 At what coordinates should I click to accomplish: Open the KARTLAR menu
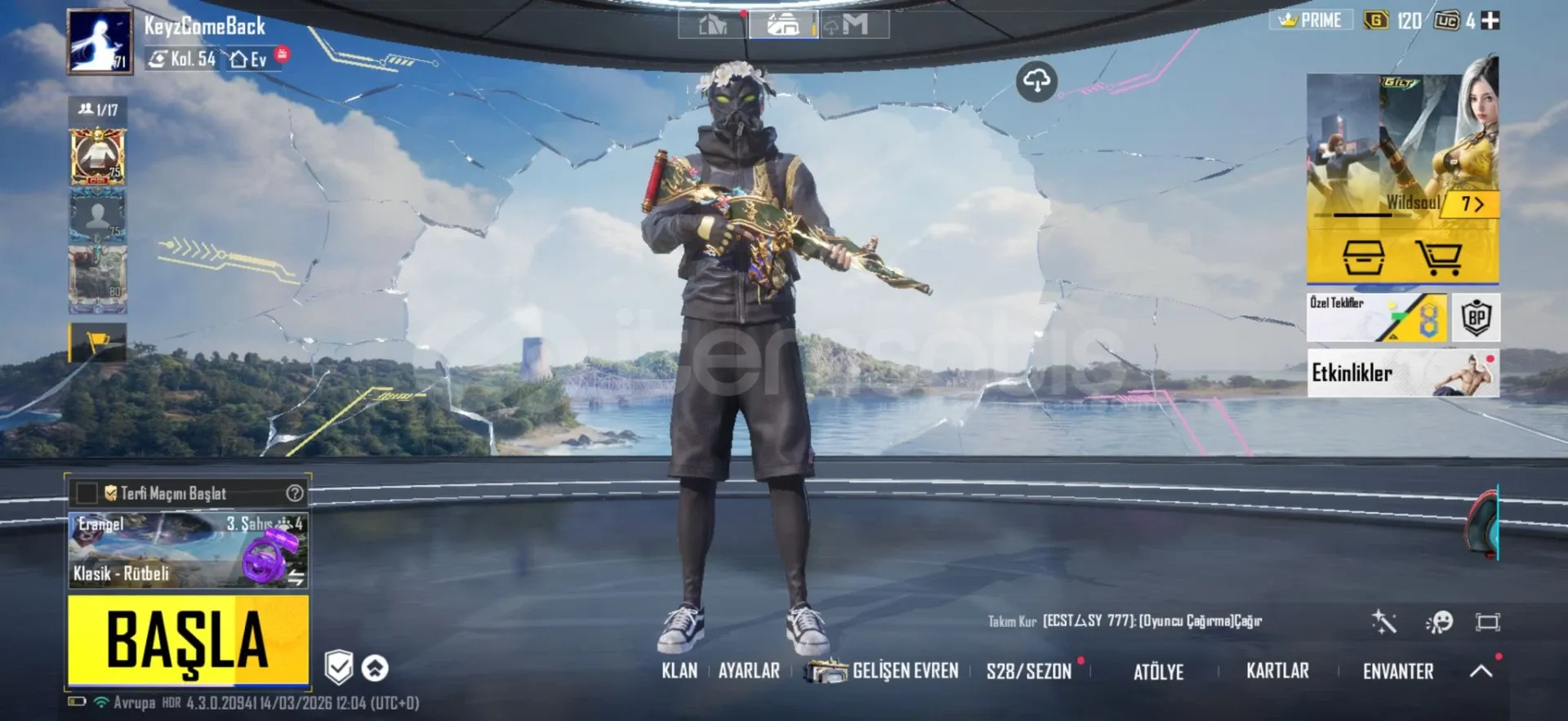click(1277, 671)
